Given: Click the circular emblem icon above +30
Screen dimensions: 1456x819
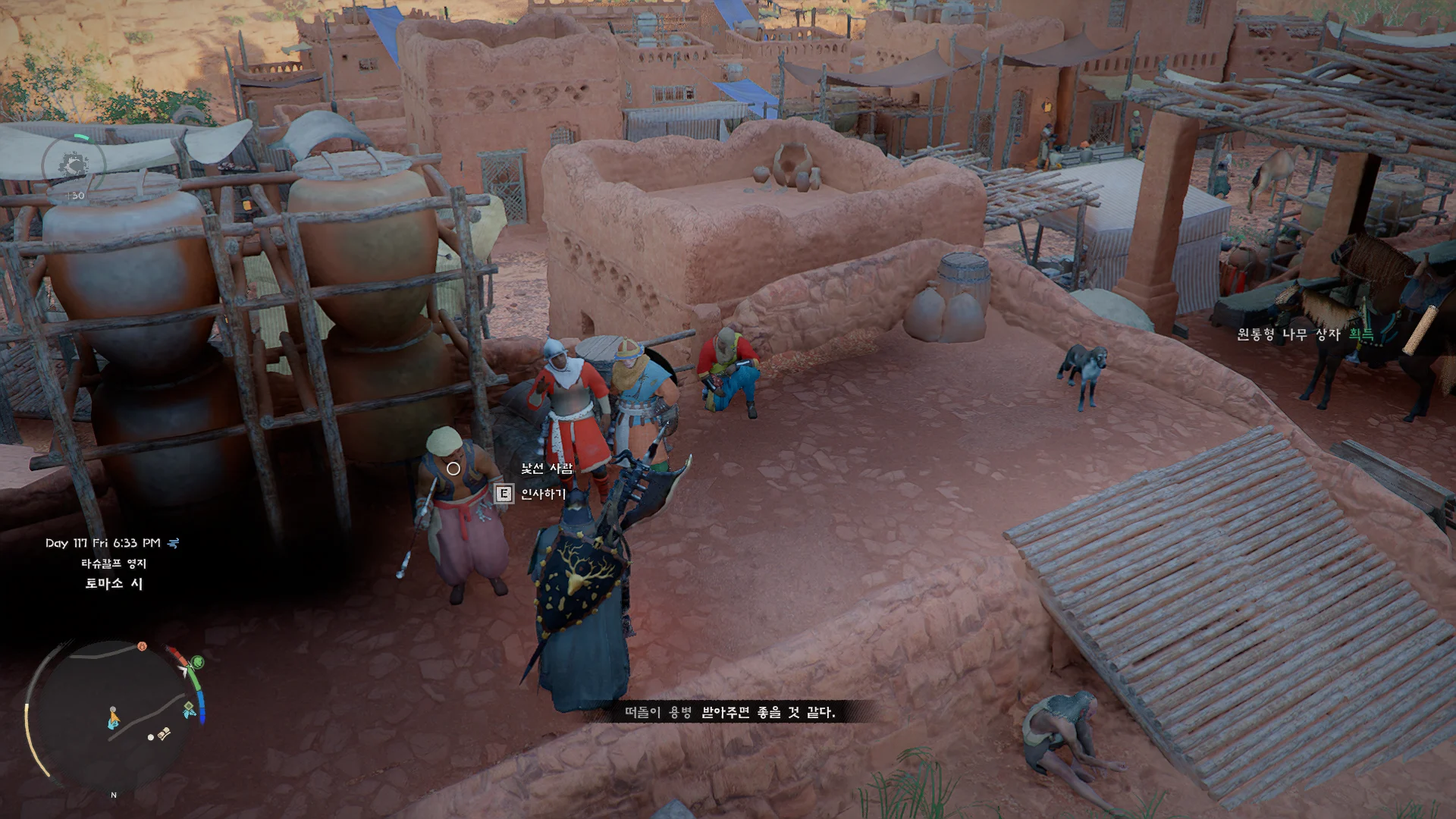Looking at the screenshot, I should tap(74, 165).
